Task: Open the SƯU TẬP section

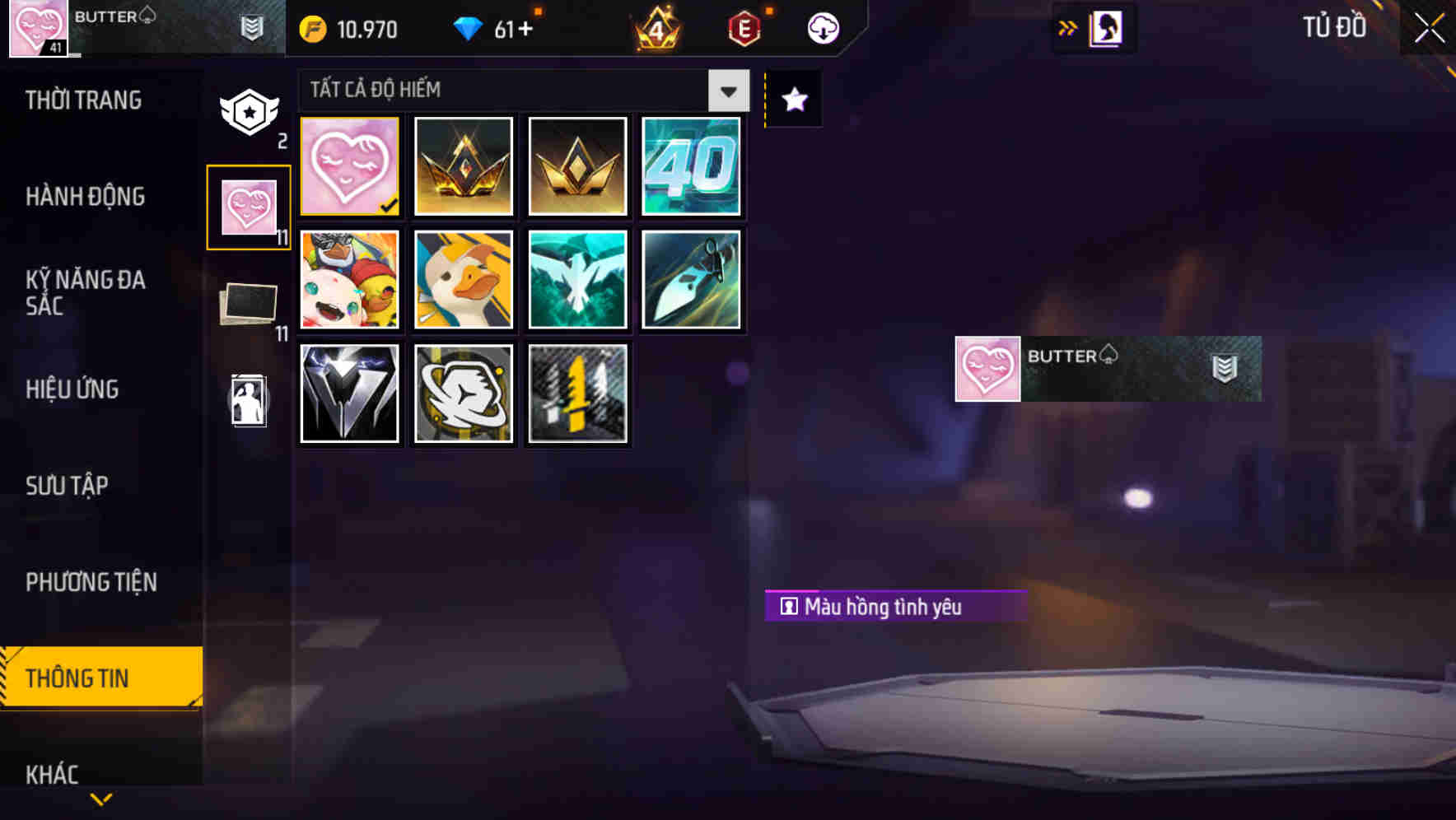Action: click(66, 486)
